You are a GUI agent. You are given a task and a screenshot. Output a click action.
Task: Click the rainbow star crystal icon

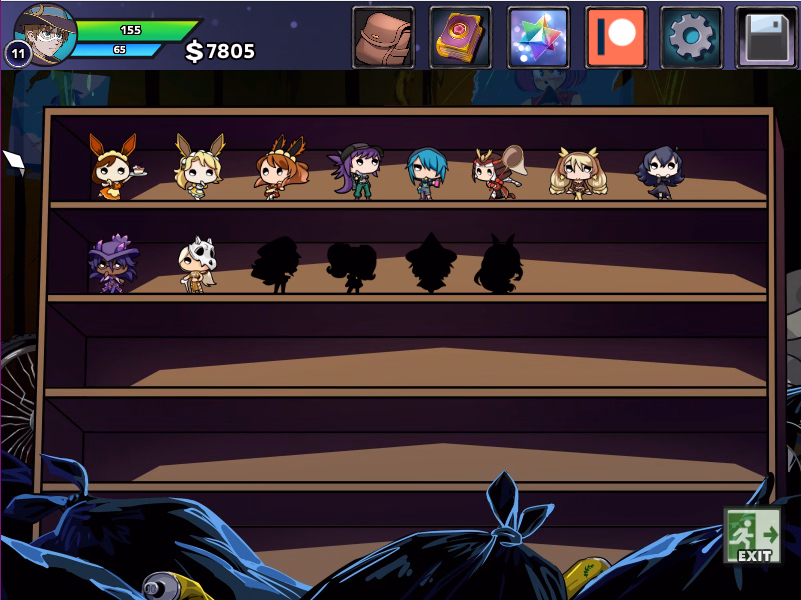(x=538, y=38)
